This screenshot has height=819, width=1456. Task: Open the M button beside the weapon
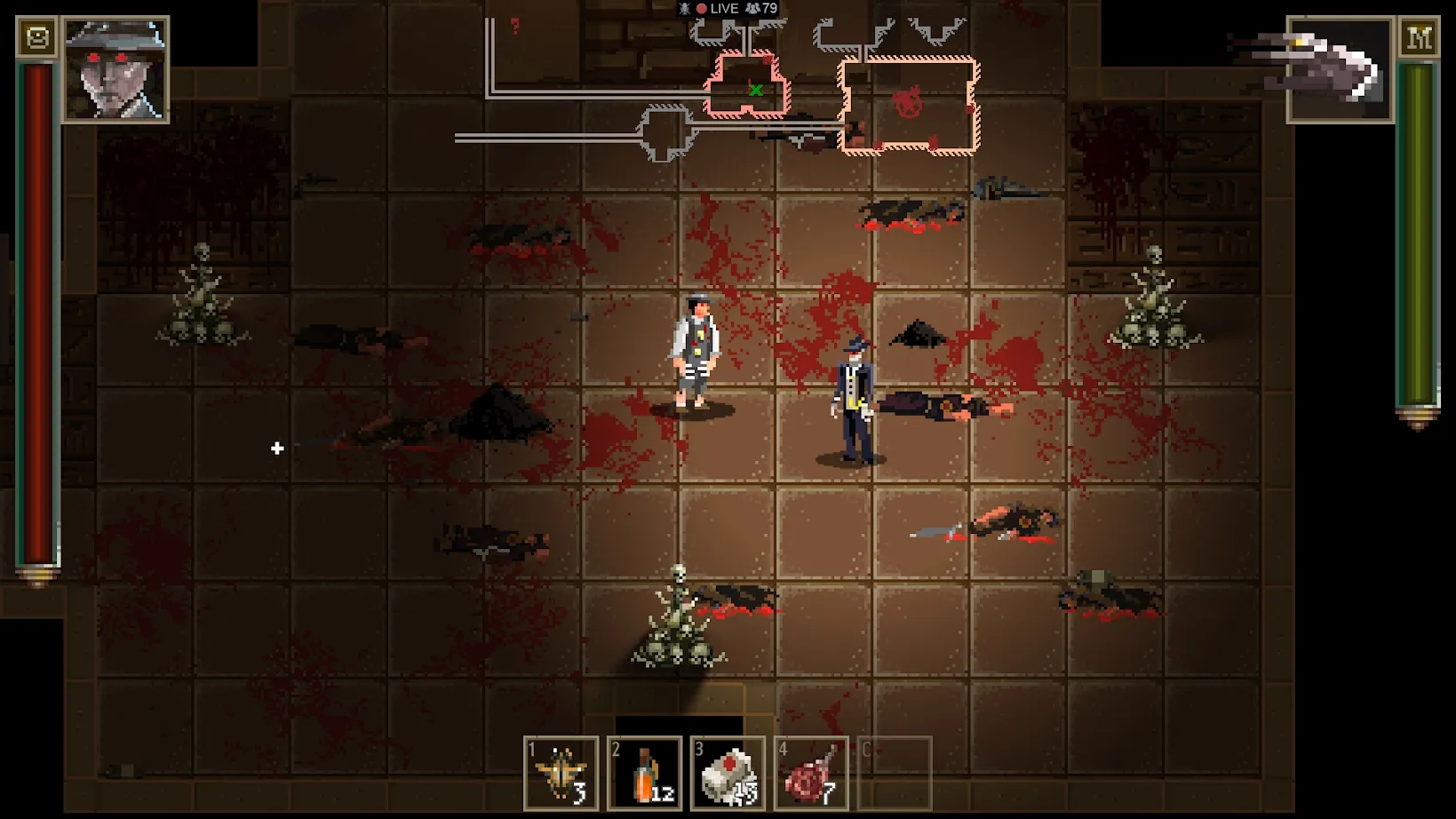tap(1418, 38)
